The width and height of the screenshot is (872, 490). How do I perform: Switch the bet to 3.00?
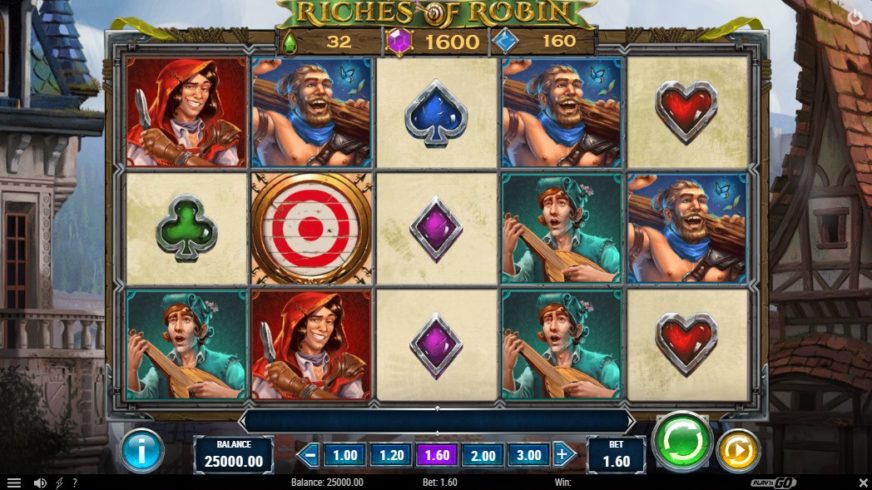click(528, 455)
